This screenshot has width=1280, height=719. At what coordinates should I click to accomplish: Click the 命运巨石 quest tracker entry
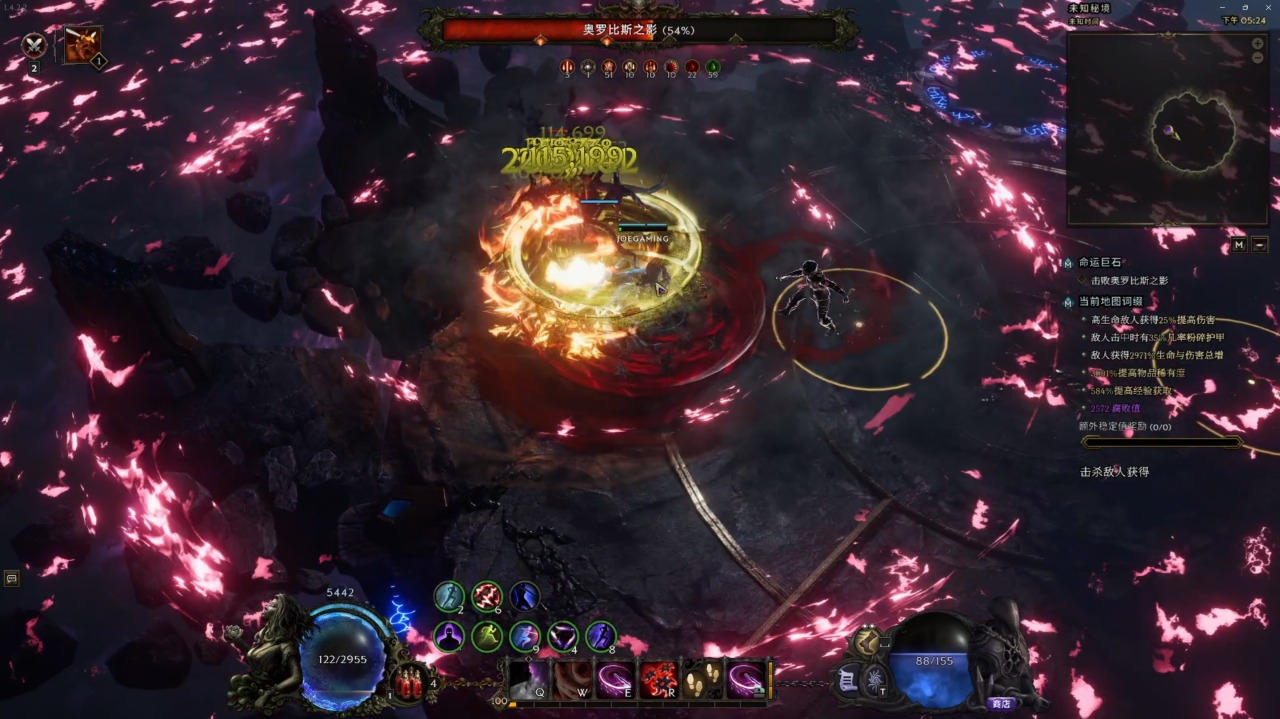[x=1100, y=262]
